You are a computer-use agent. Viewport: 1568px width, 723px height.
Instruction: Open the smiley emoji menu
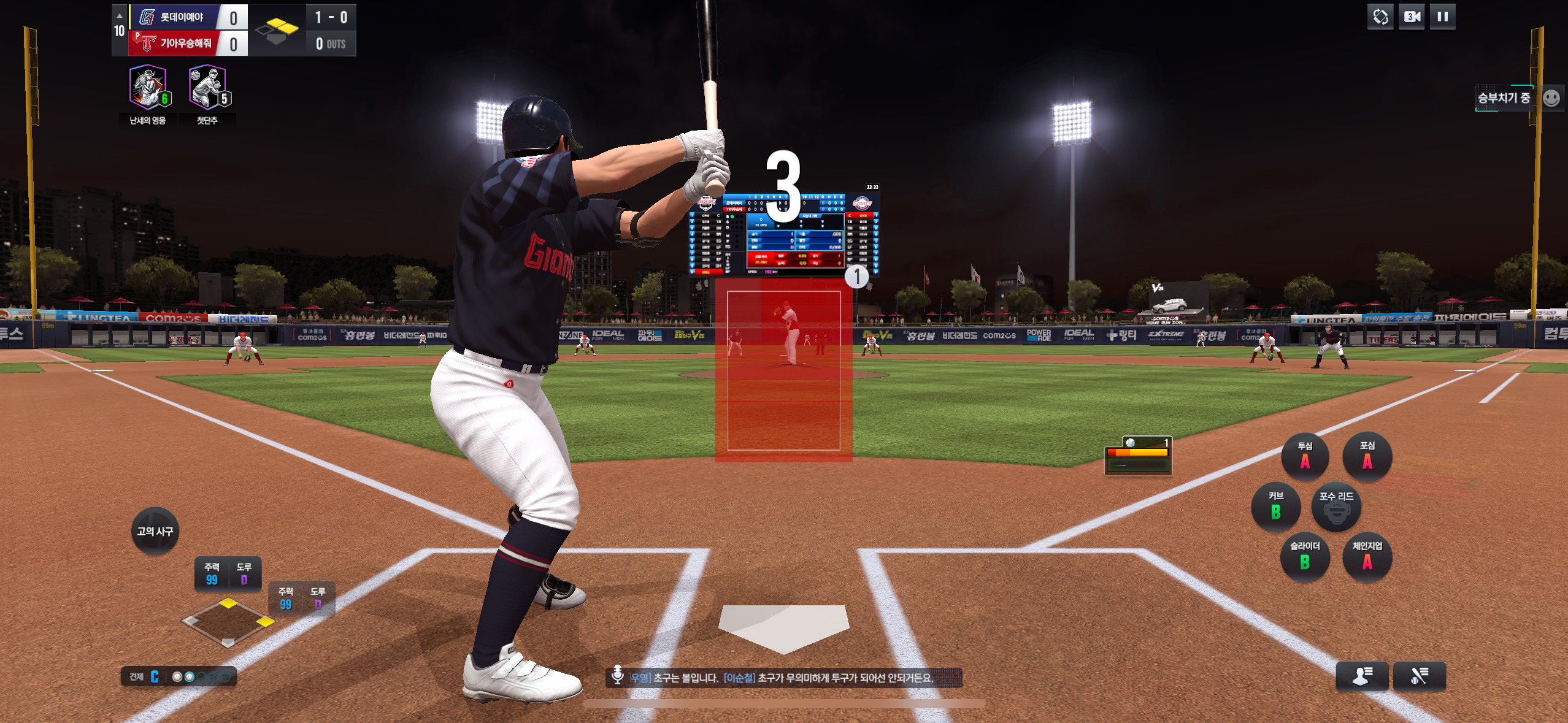pos(1551,98)
